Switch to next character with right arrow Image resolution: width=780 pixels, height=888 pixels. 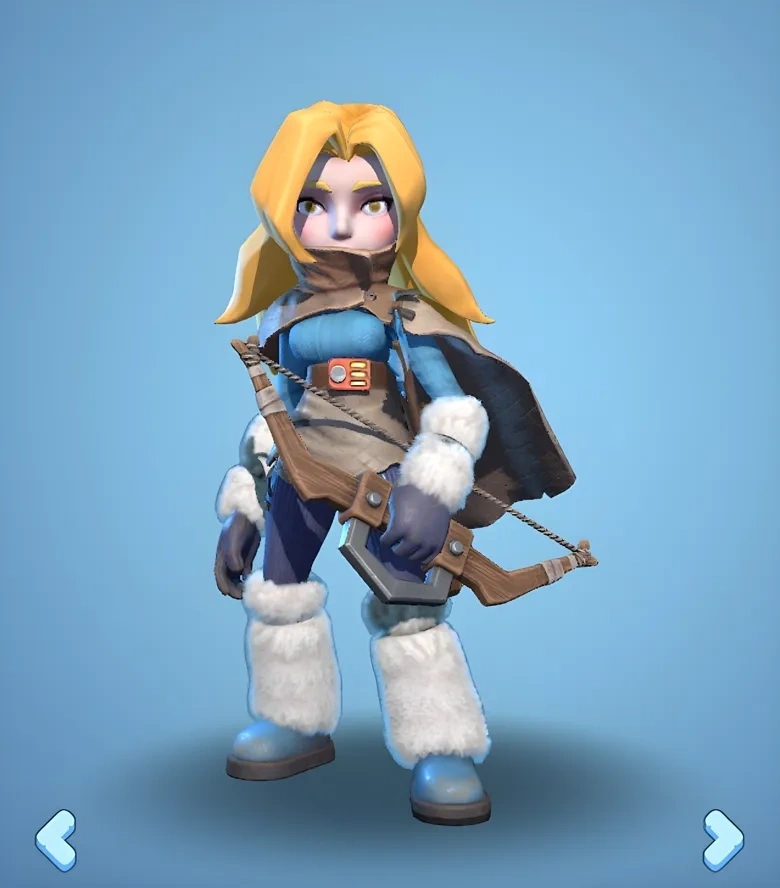[x=722, y=839]
